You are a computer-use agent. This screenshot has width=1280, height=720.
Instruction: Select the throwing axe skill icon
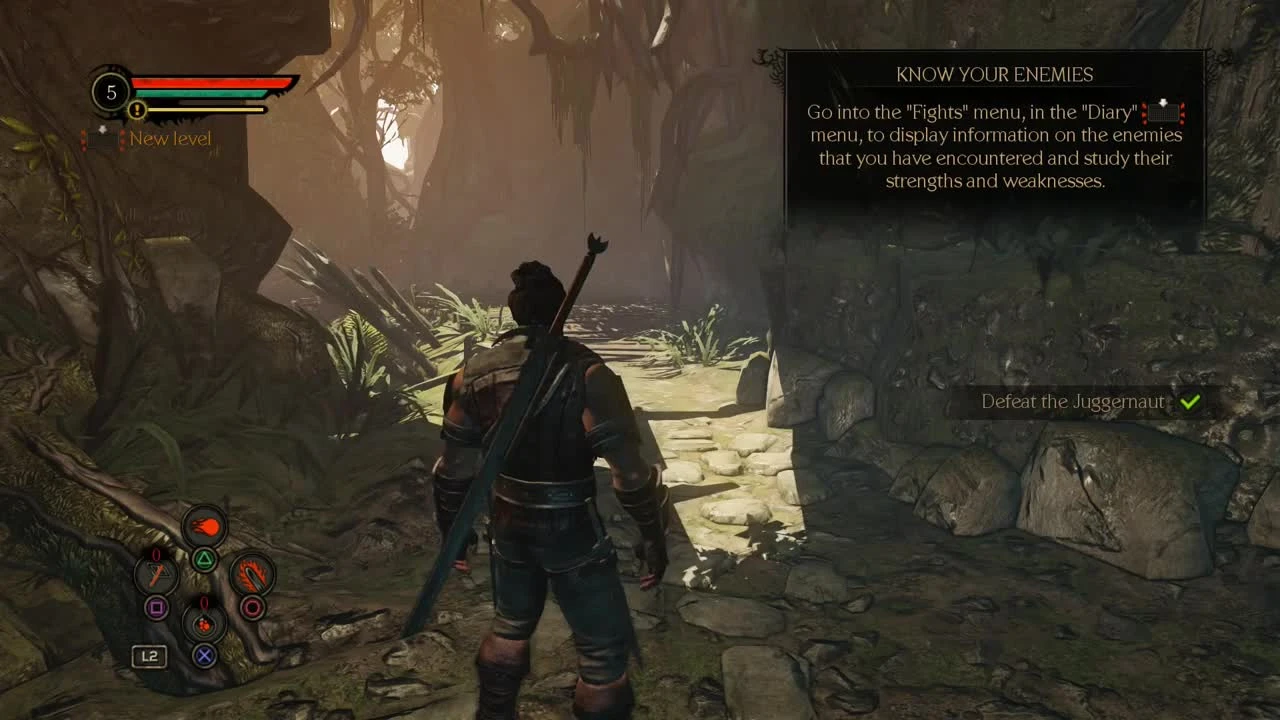pyautogui.click(x=156, y=574)
